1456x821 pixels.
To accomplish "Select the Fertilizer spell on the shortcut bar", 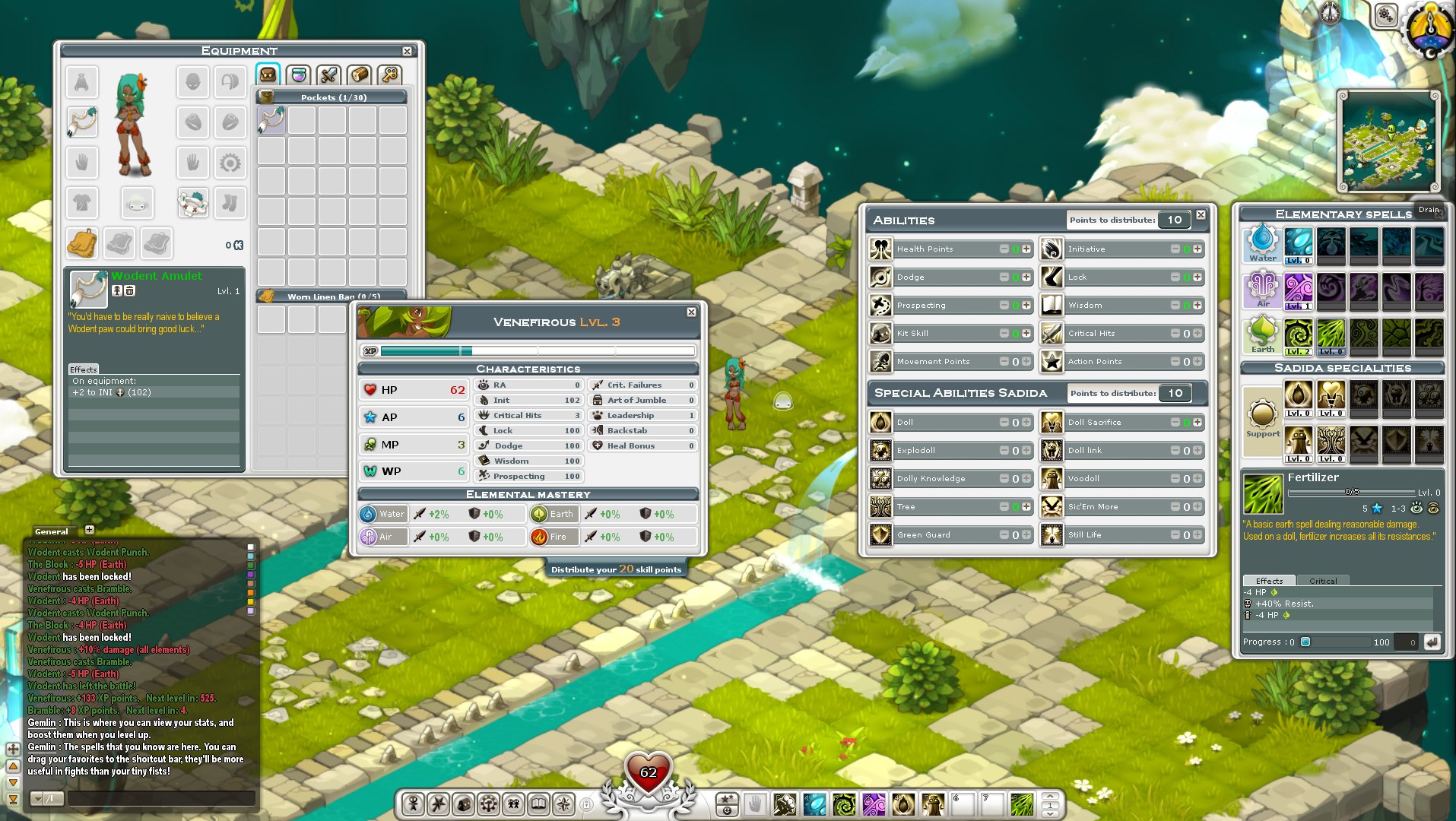I will [1022, 804].
